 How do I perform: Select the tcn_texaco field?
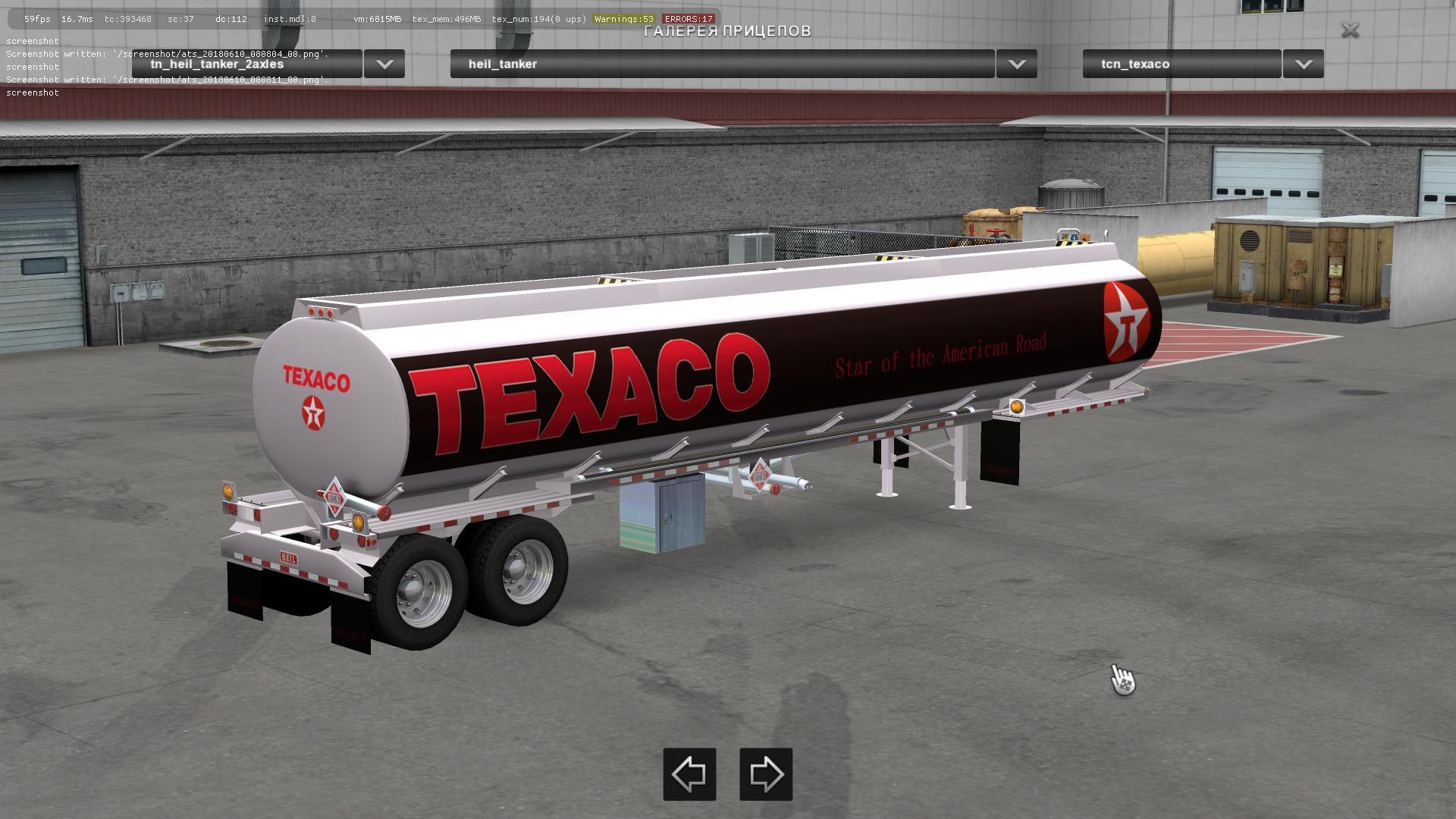coord(1181,64)
